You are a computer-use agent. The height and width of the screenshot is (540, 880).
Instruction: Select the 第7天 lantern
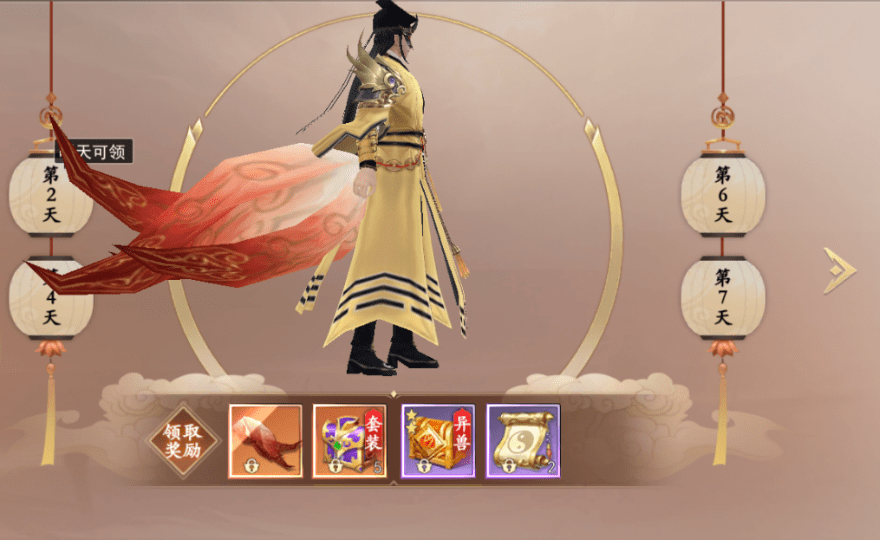click(723, 297)
